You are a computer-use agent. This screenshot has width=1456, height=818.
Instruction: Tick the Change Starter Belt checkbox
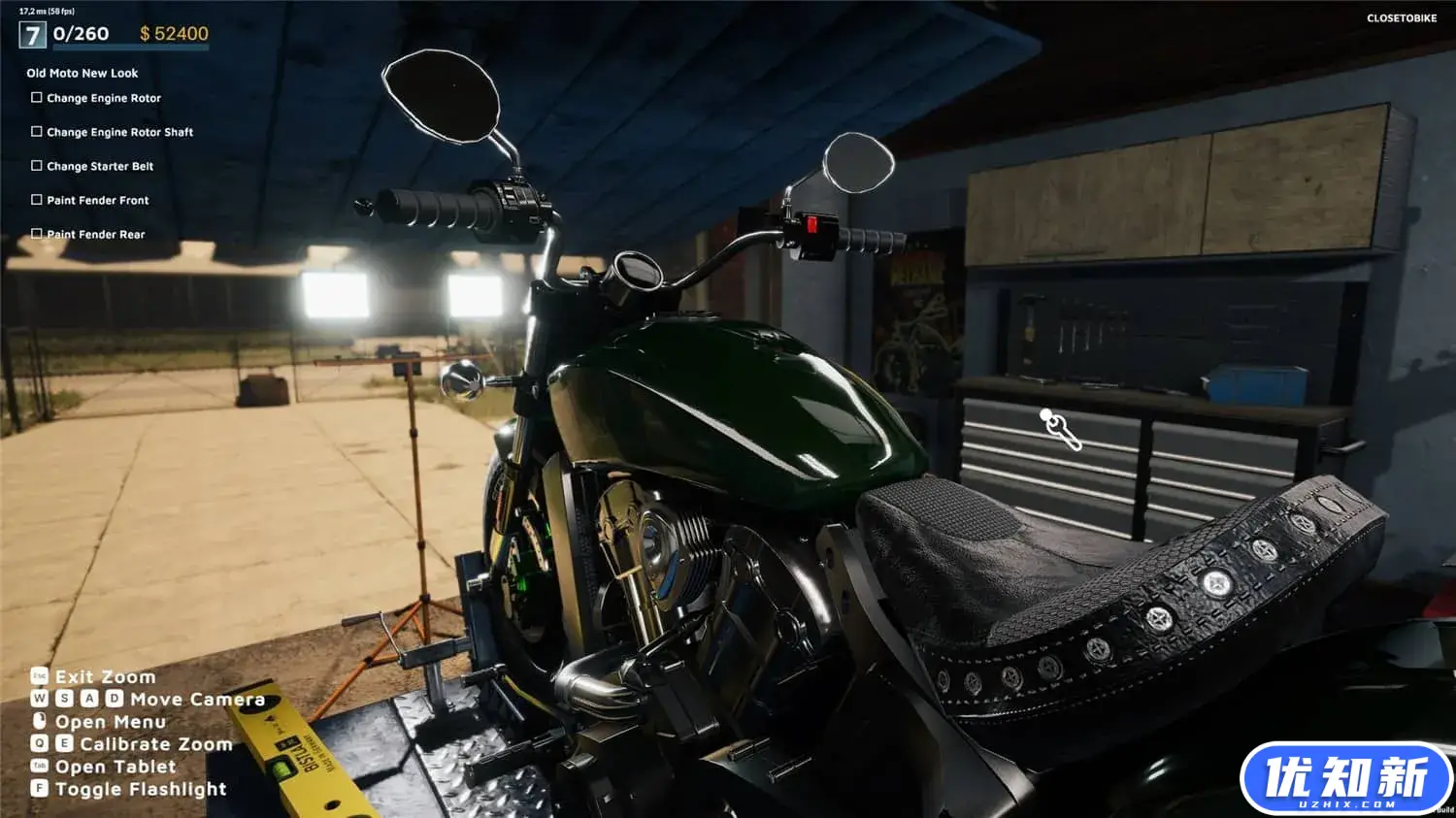point(36,165)
